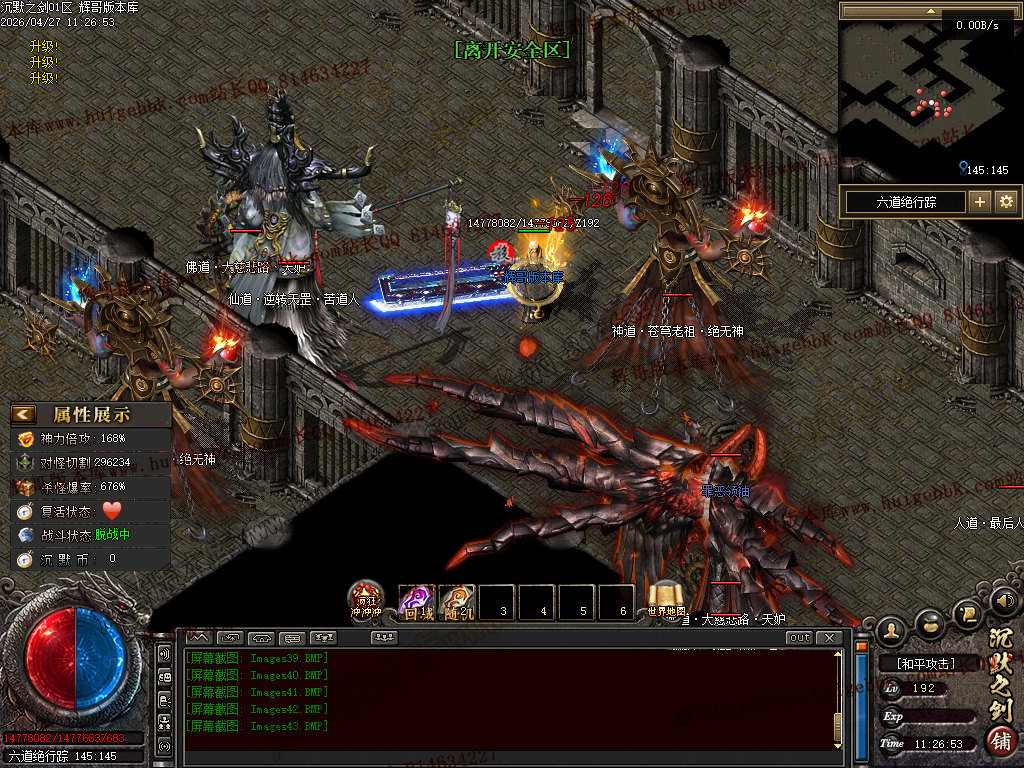The image size is (1024, 768).
Task: Use the 随机 random teleport hotbar item
Action: tap(457, 602)
